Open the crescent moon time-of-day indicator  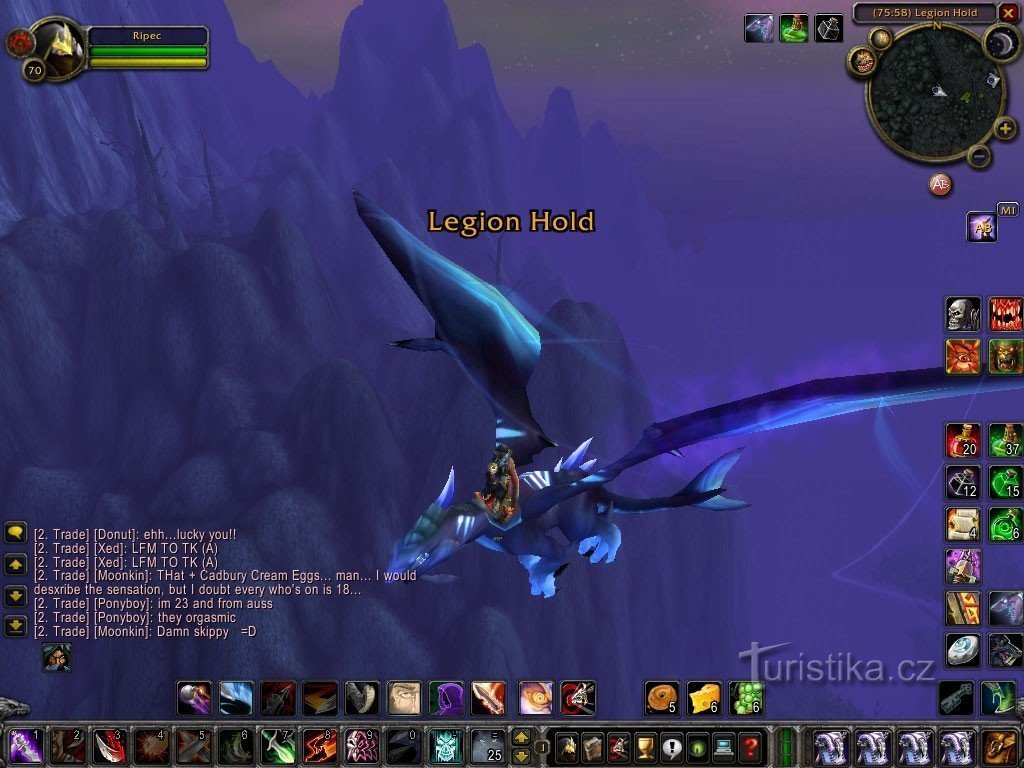[x=999, y=42]
